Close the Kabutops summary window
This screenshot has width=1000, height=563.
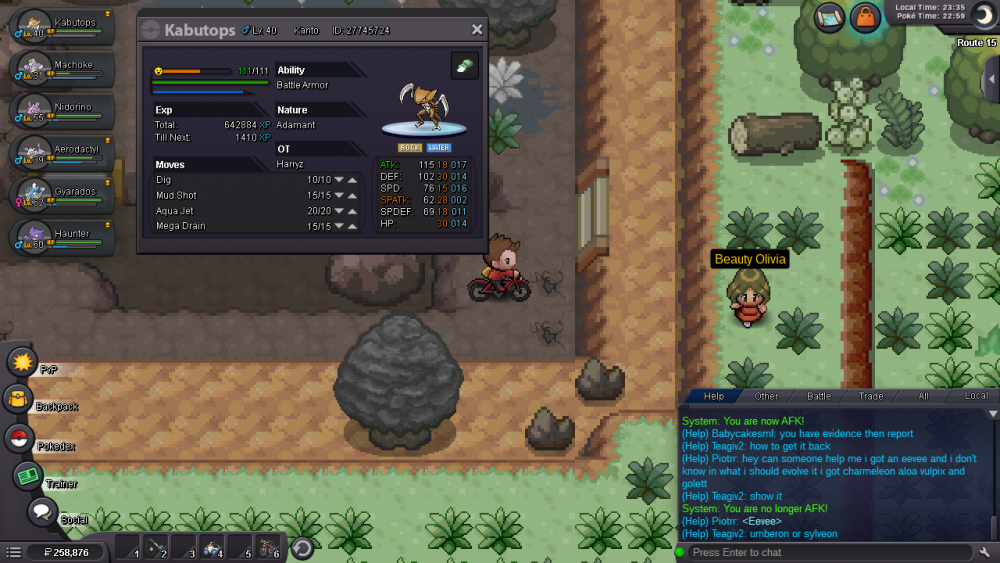477,30
